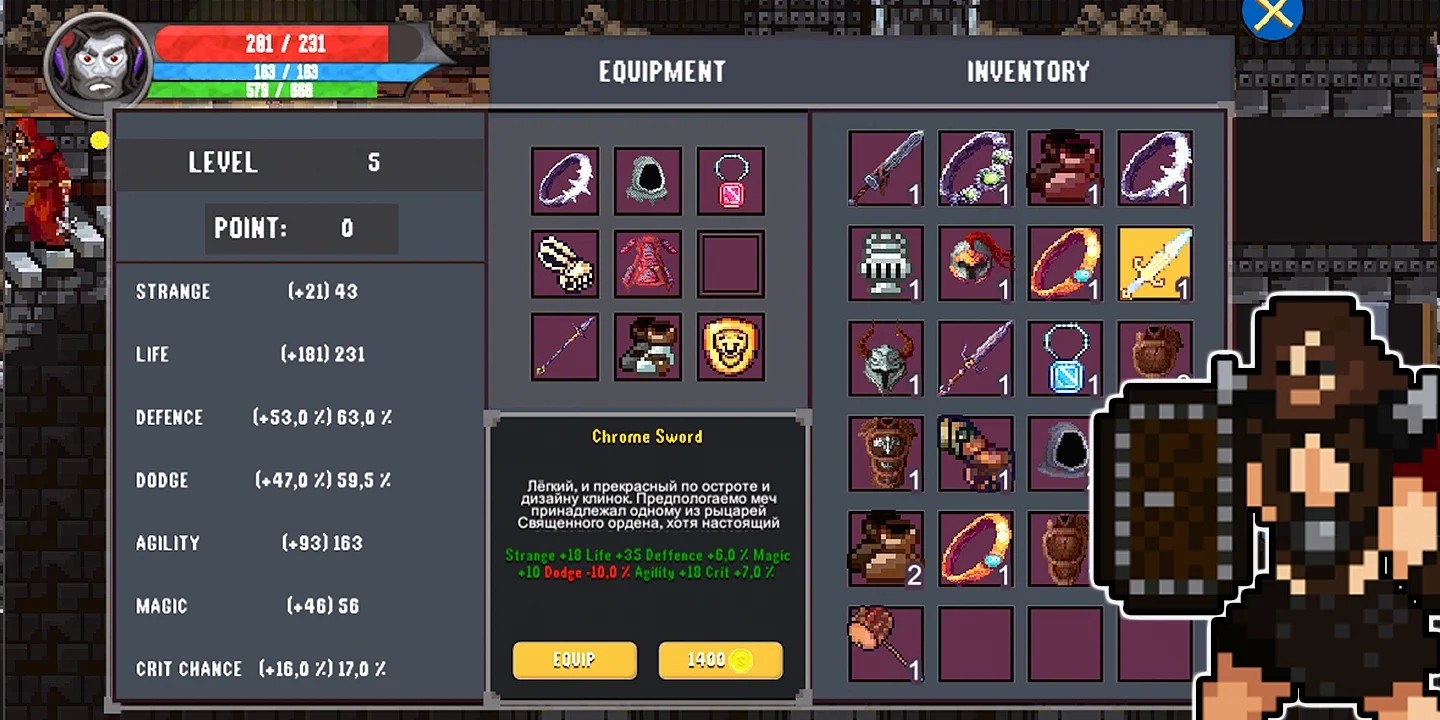Screen dimensions: 1440x720
Task: Select the wooden hammer in inventory
Action: (x=885, y=643)
